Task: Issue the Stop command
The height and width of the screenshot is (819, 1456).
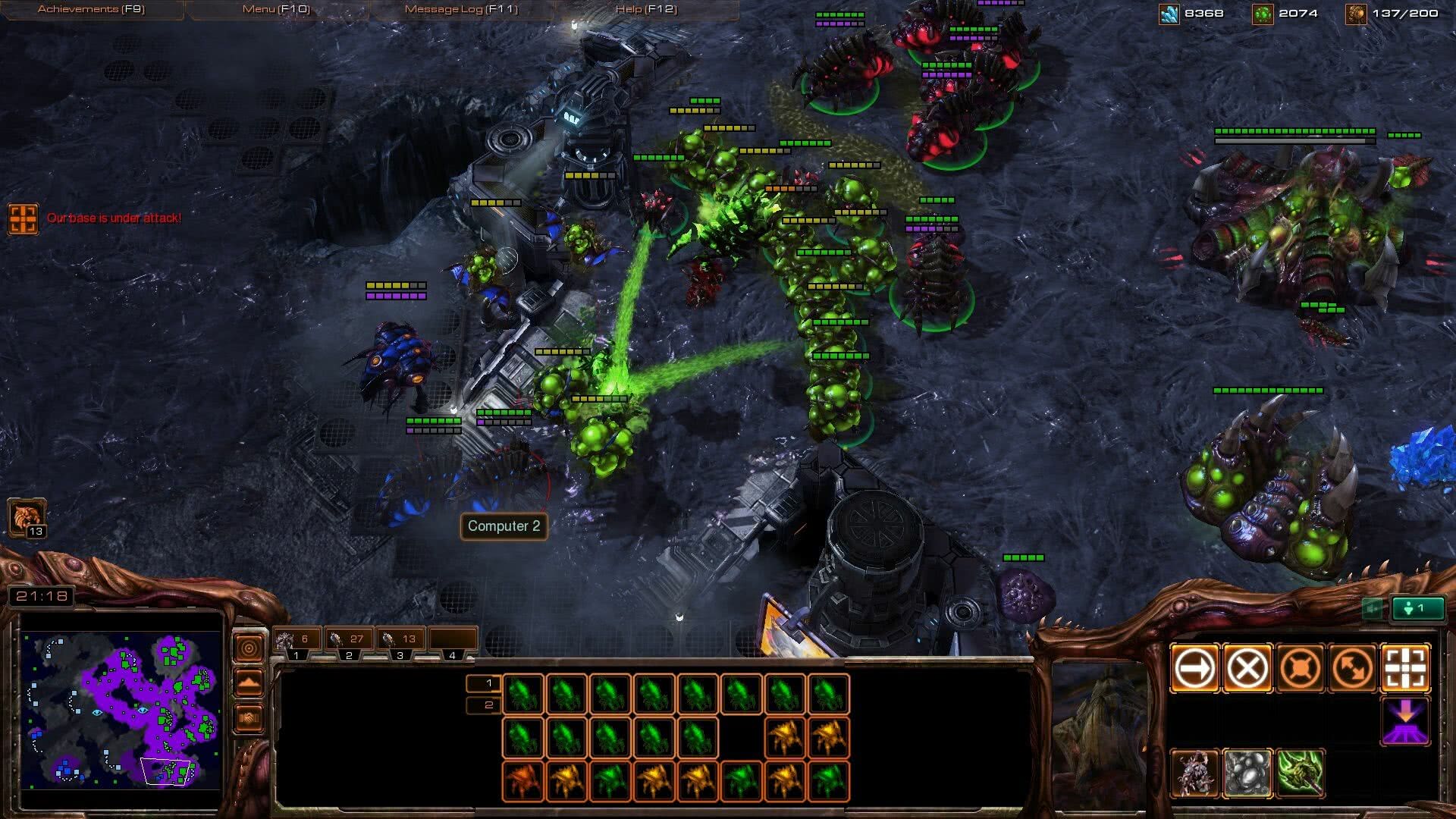Action: (x=1247, y=669)
